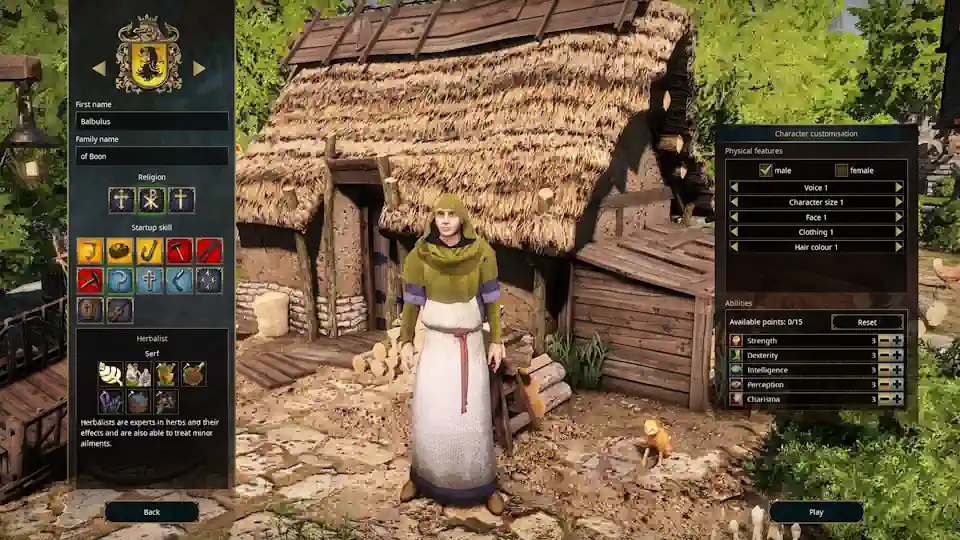The height and width of the screenshot is (540, 960).
Task: Go to the previous Character size
Action: click(733, 202)
